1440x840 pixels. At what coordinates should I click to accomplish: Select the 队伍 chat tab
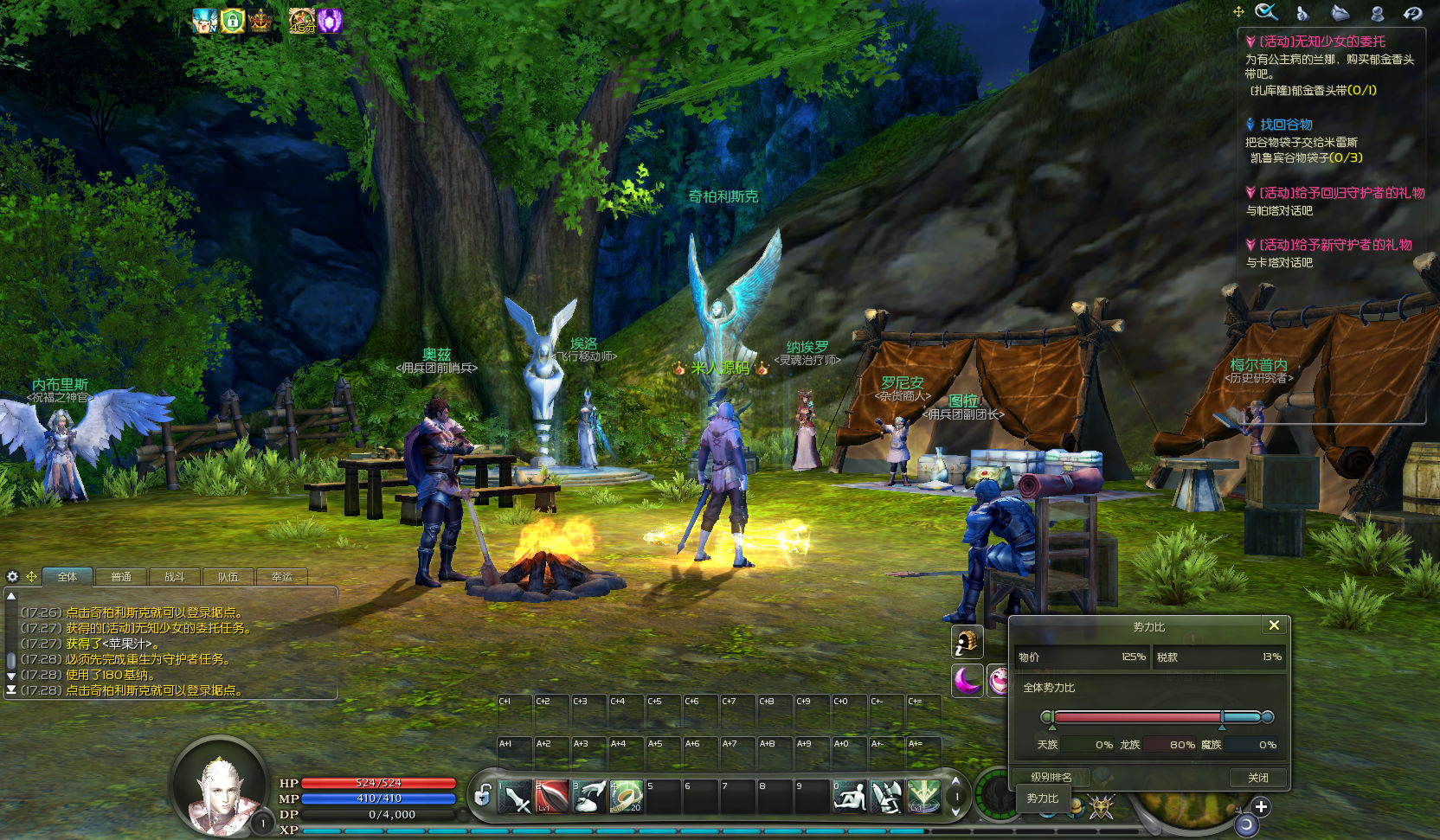[228, 577]
